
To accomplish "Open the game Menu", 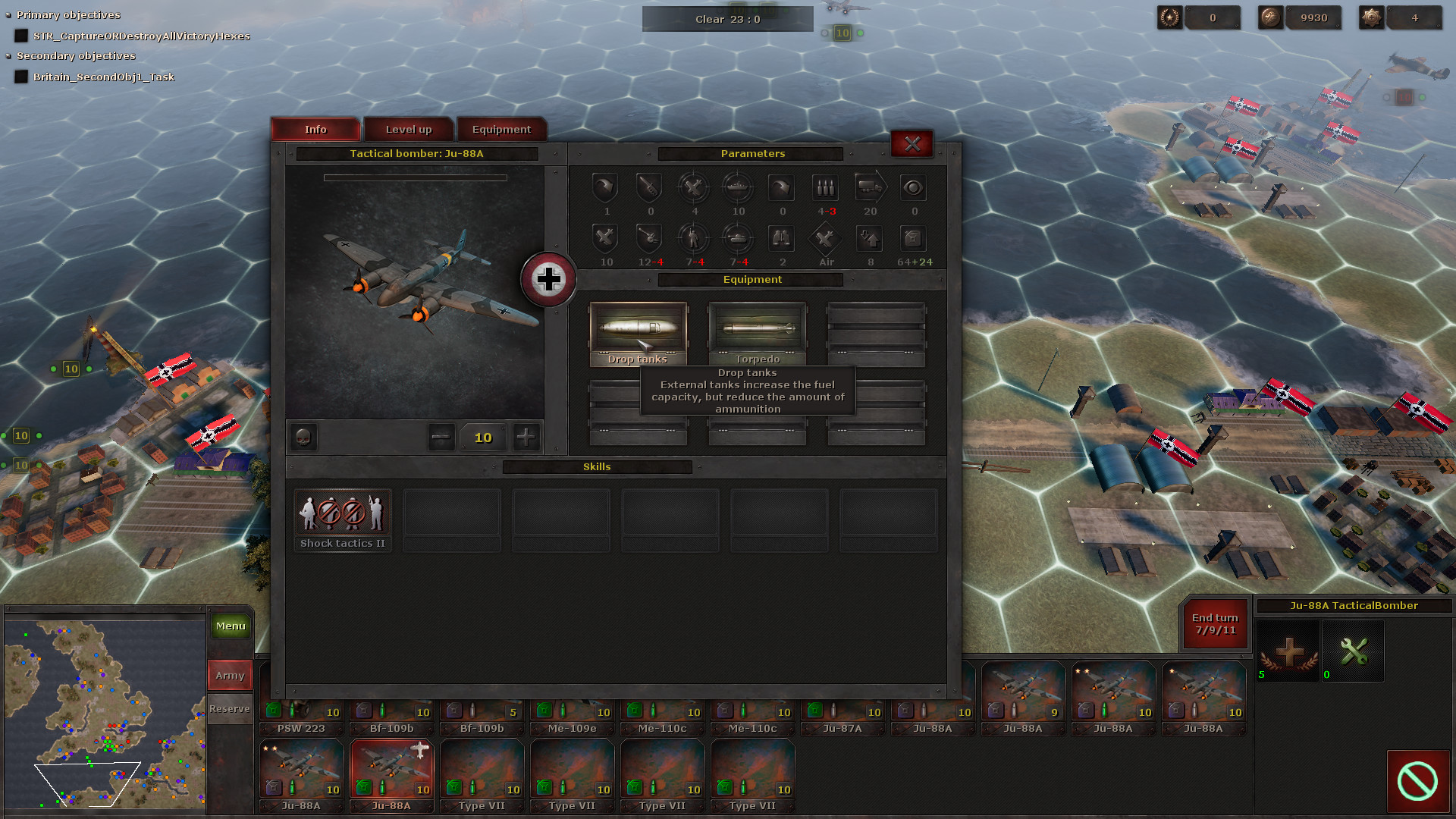I will (x=230, y=626).
